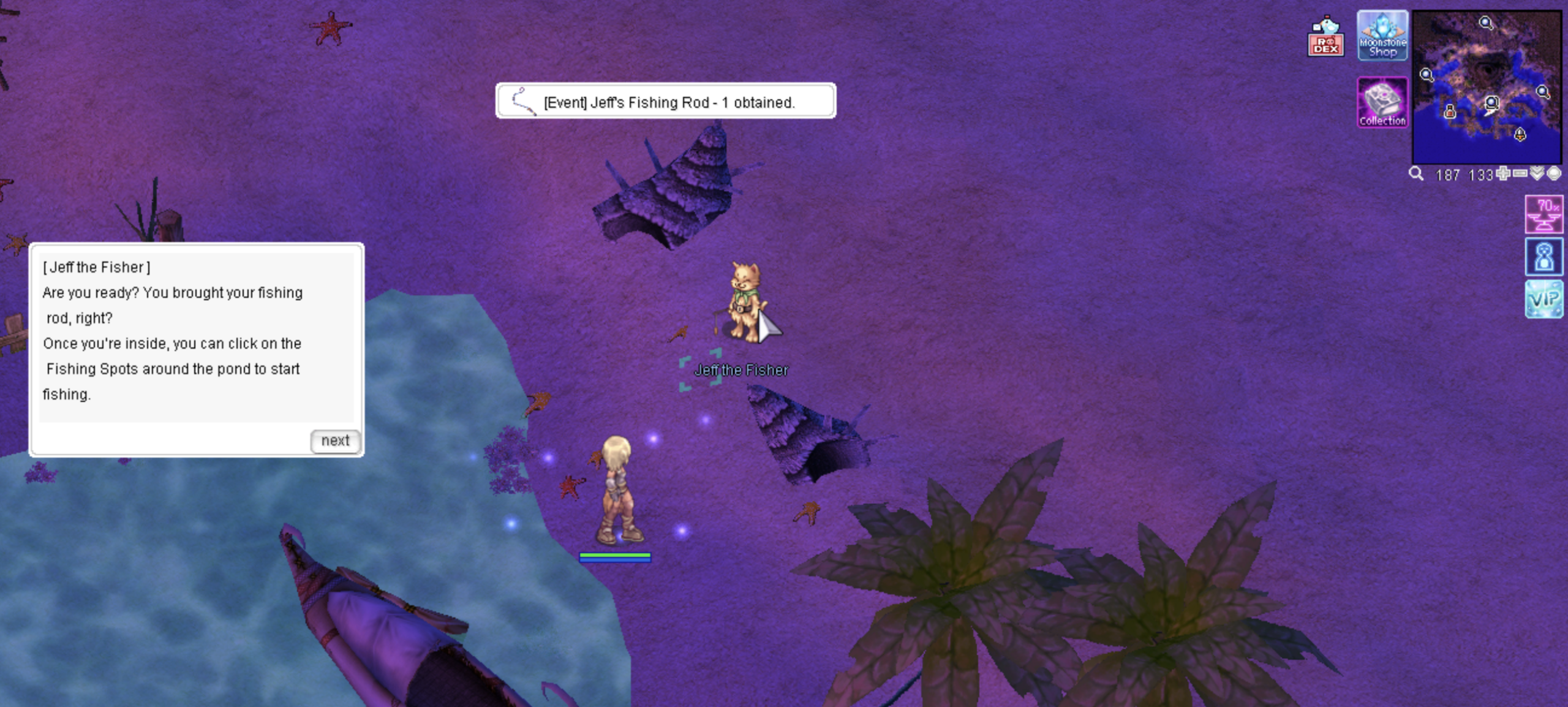Zoom in the minimap with plus button

point(1503,174)
